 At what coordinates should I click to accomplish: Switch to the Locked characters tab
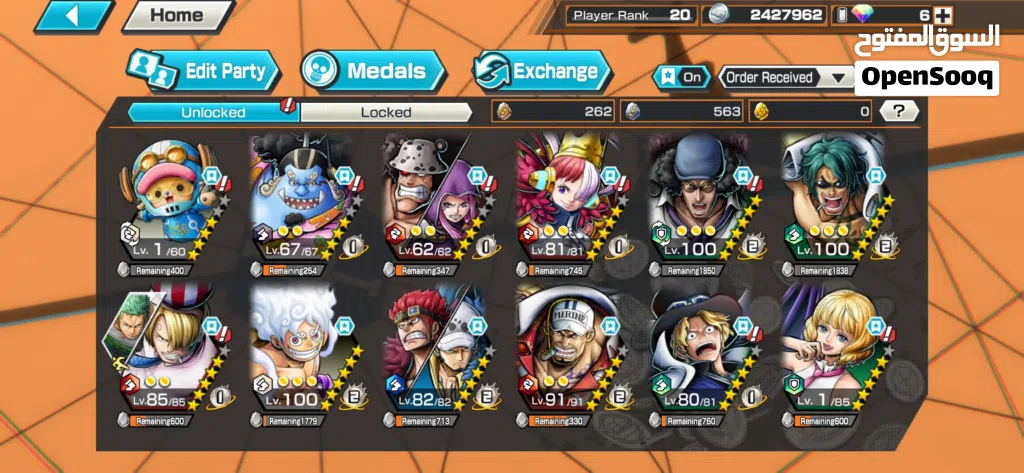click(386, 112)
